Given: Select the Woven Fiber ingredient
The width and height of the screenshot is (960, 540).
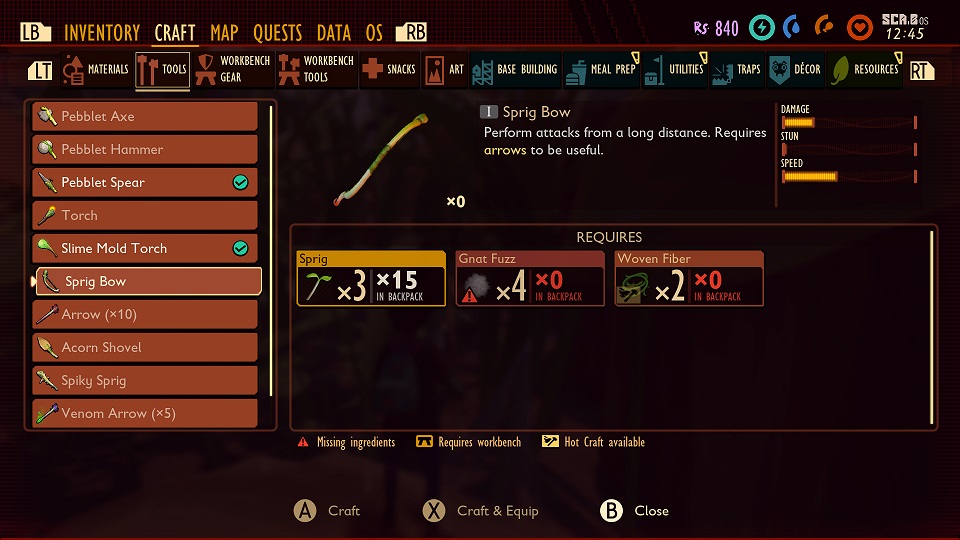Looking at the screenshot, I should 689,278.
